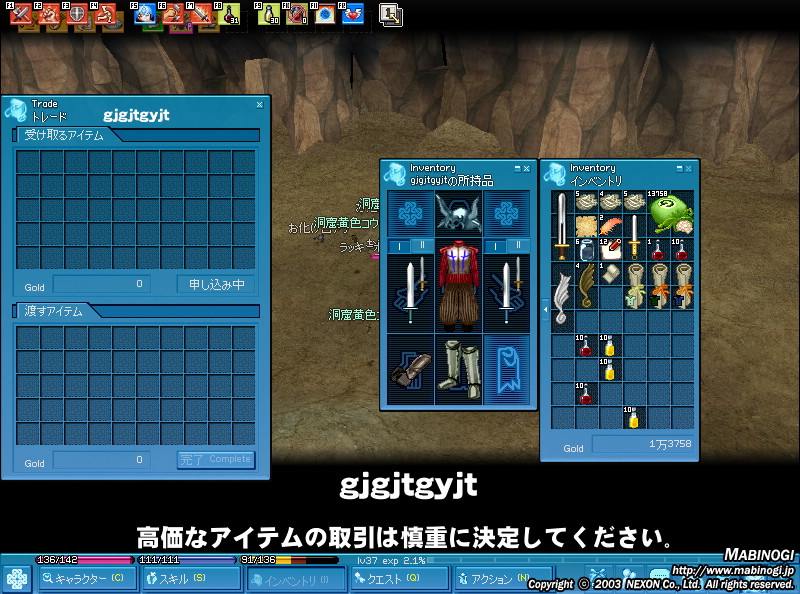Screen dimensions: 800x594
Task: Click the 完了 Complete trade button
Action: (216, 460)
